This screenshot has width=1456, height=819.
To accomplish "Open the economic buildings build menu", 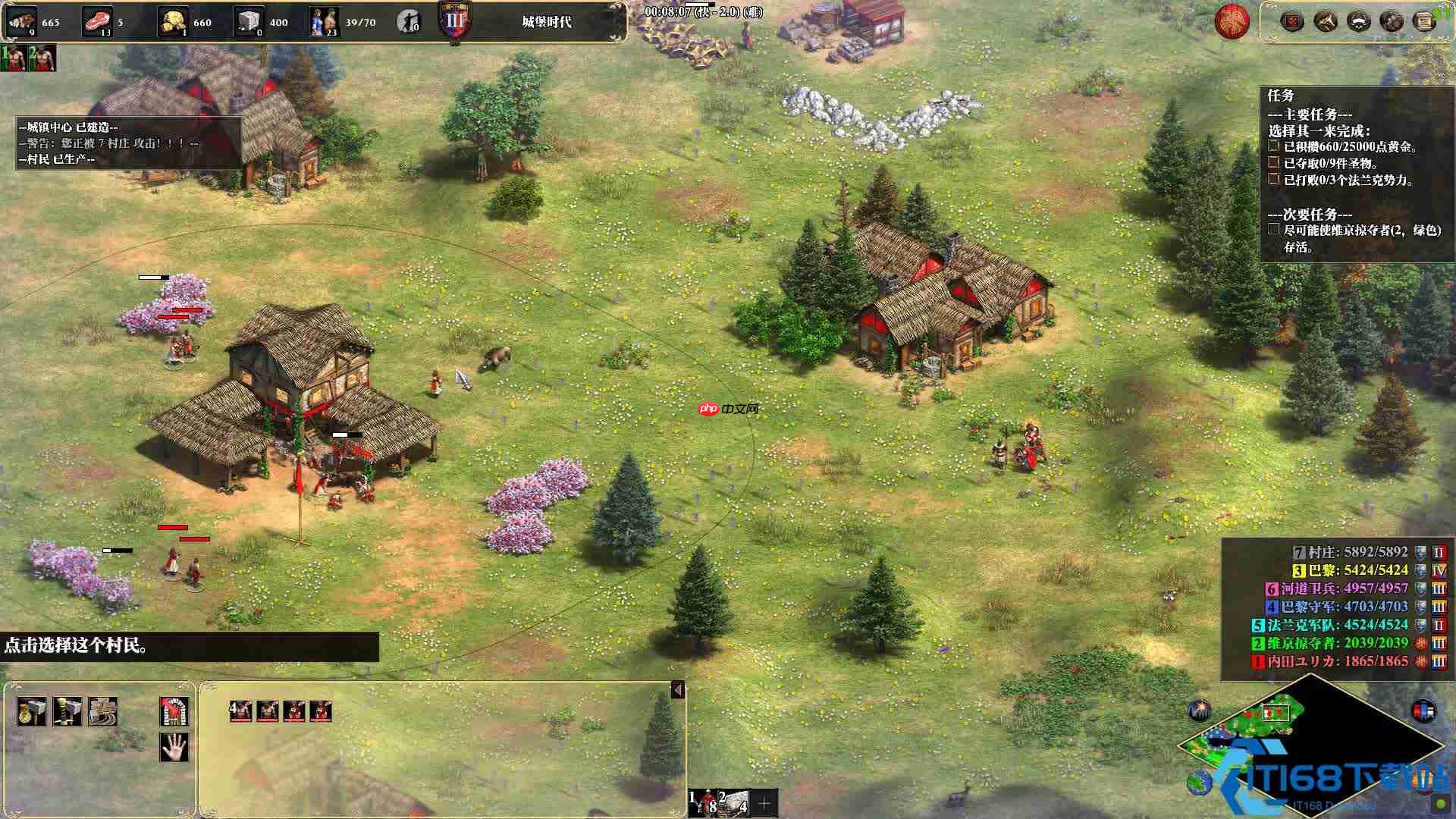I will pyautogui.click(x=31, y=711).
